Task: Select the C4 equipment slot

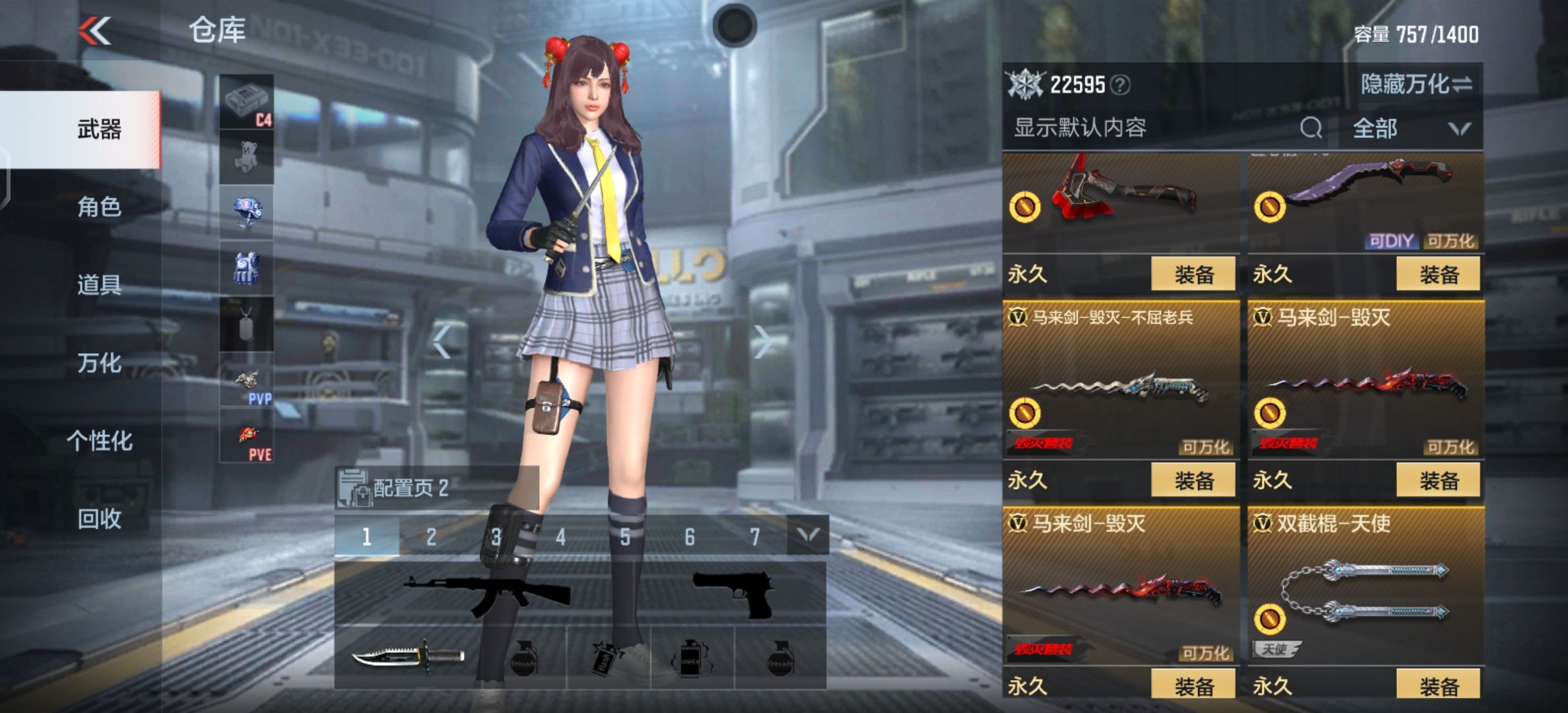Action: coord(246,102)
